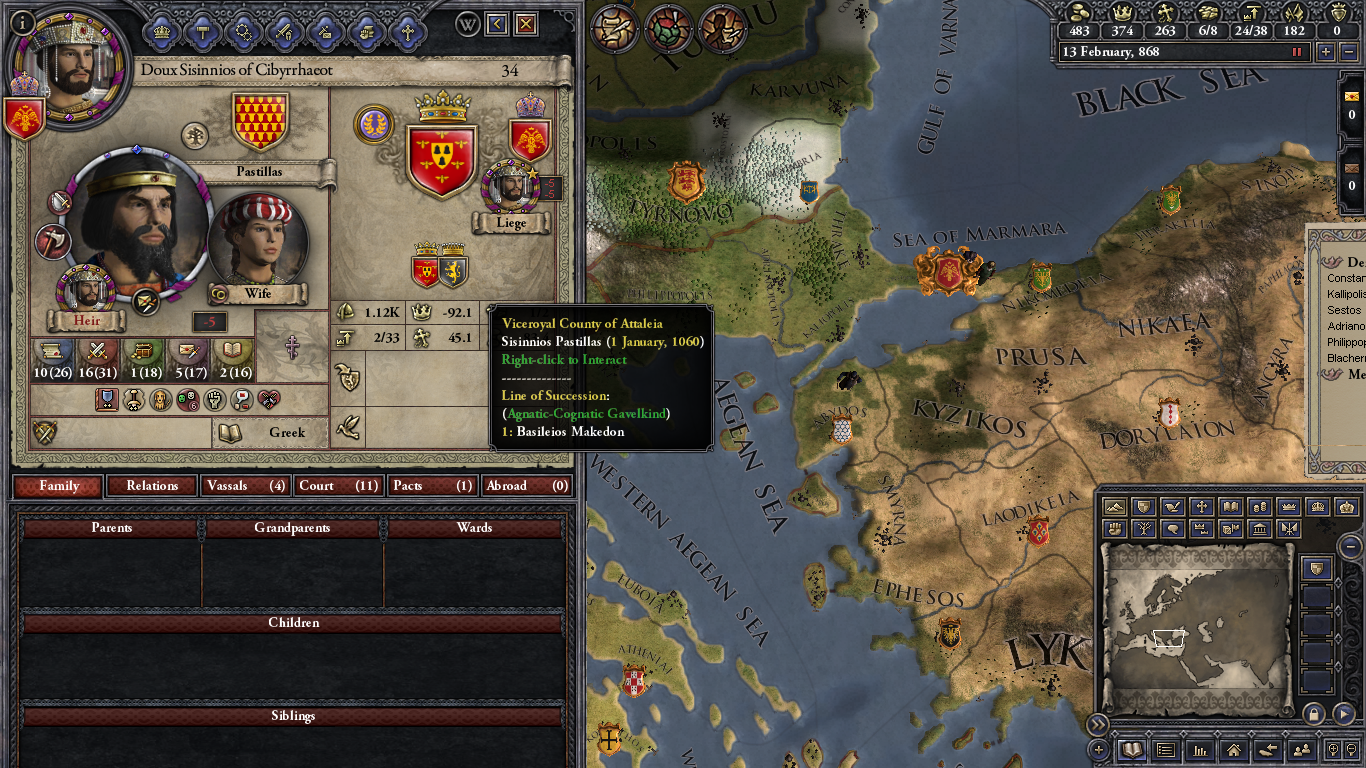Select the diplomacy map mode icon

coord(1143,506)
